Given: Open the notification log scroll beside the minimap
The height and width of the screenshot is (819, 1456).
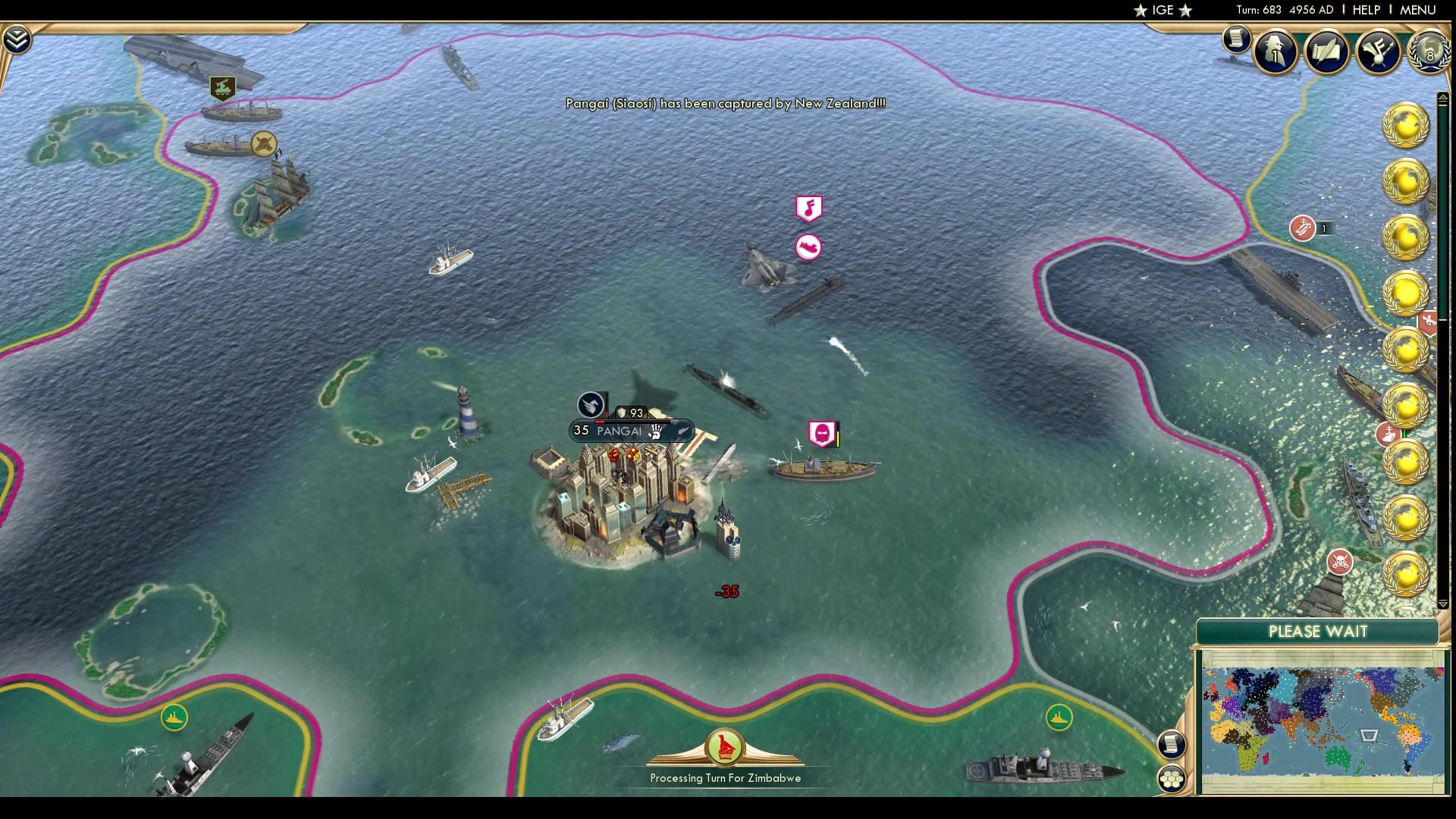Looking at the screenshot, I should pyautogui.click(x=1172, y=744).
